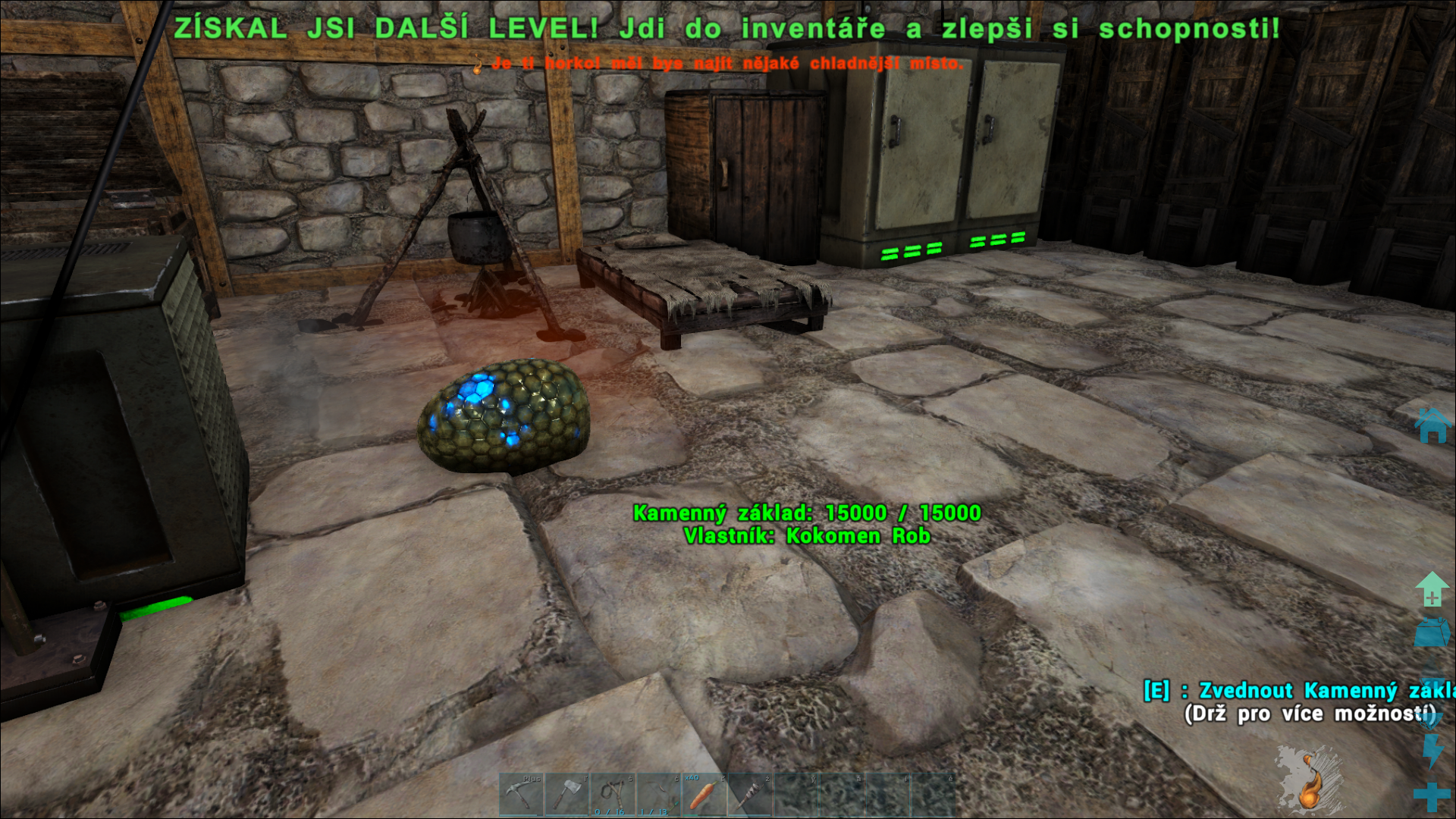Select the cloth-wrapped torch stick slot
The image size is (1456, 819).
click(749, 795)
